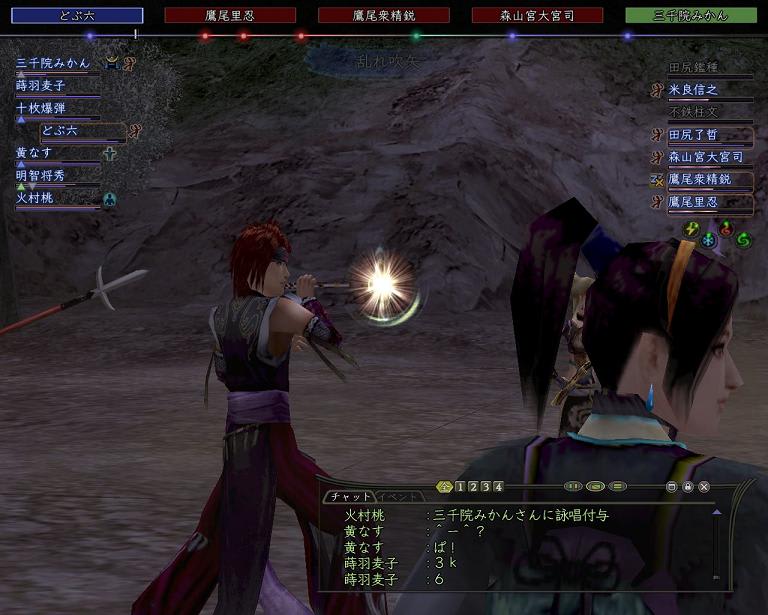The width and height of the screenshot is (768, 615).
Task: Select party member 十枚爆弾 in the ally list
Action: coord(40,108)
